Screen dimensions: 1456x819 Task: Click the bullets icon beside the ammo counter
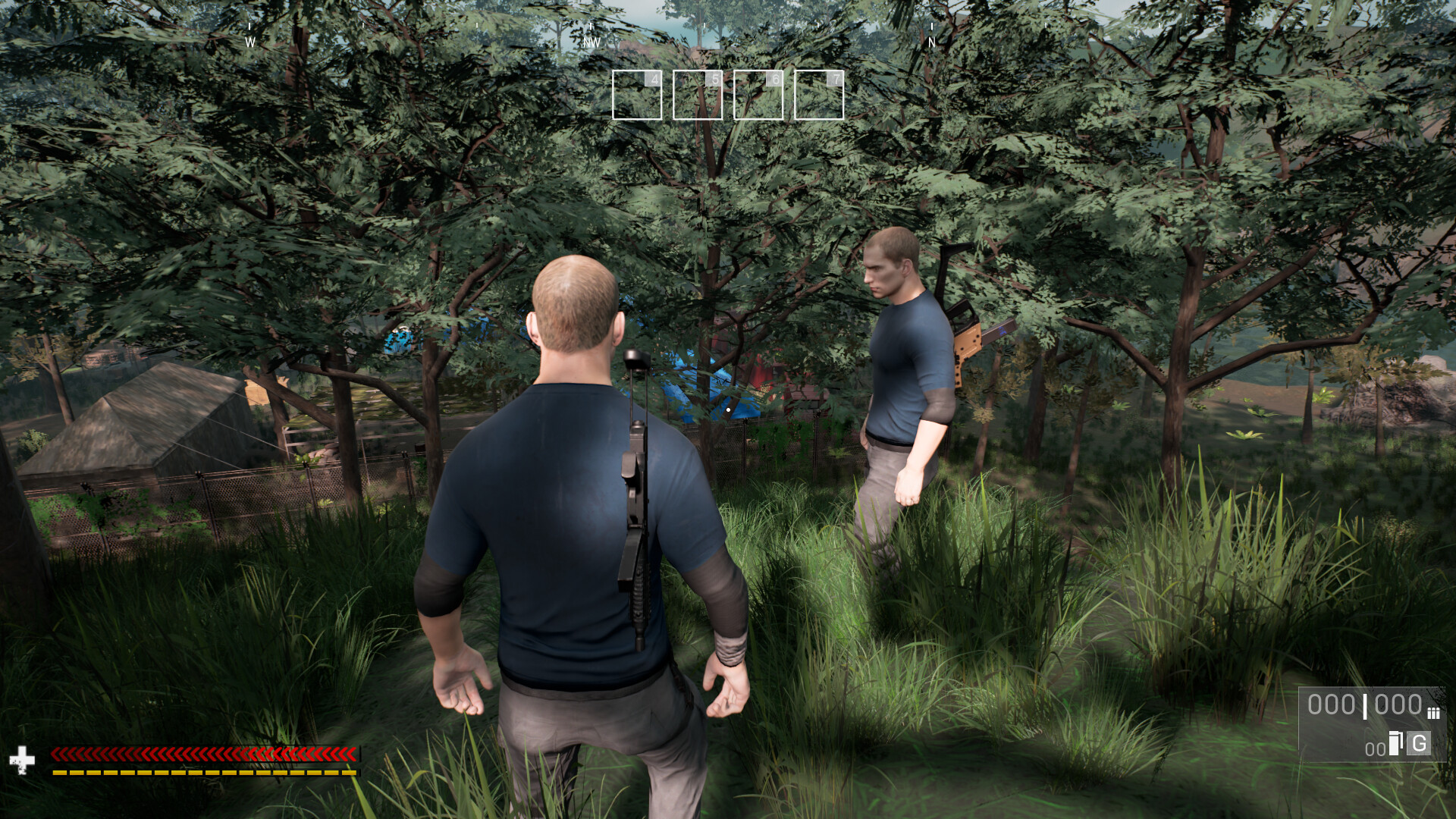[1434, 714]
